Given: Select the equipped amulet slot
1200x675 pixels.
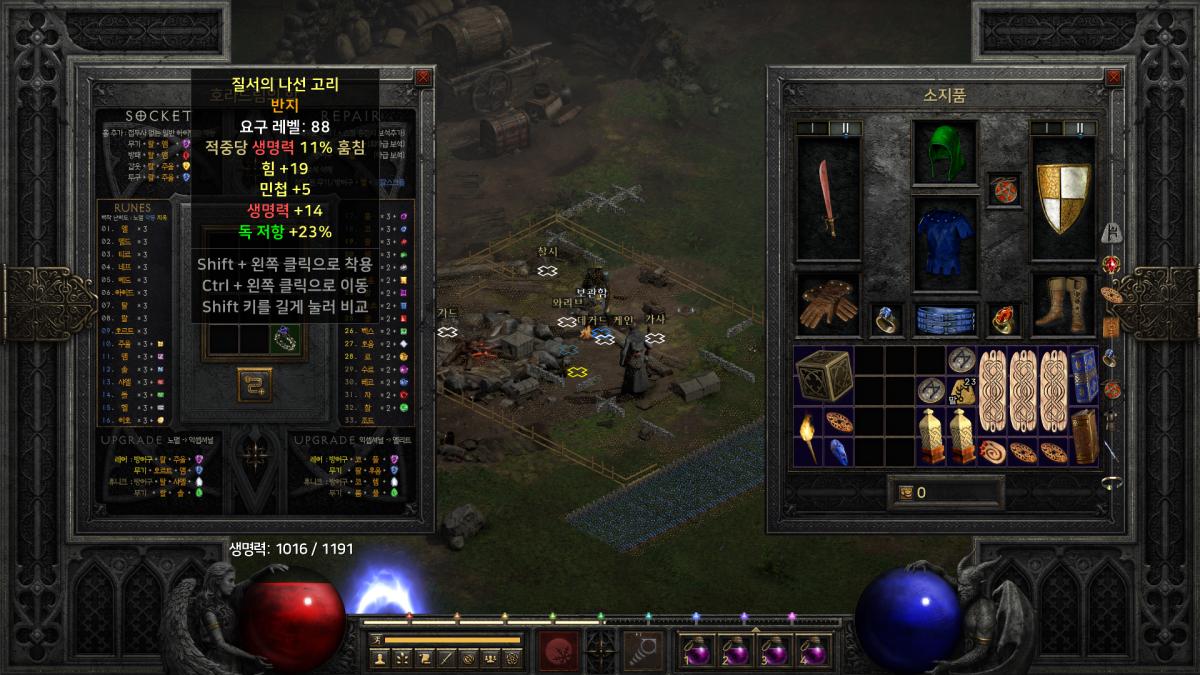Looking at the screenshot, I should (1003, 189).
